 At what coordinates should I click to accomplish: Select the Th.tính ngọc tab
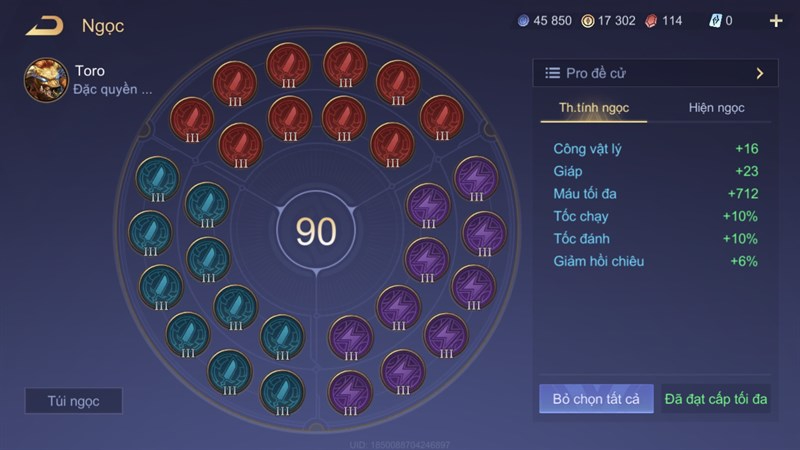click(594, 108)
